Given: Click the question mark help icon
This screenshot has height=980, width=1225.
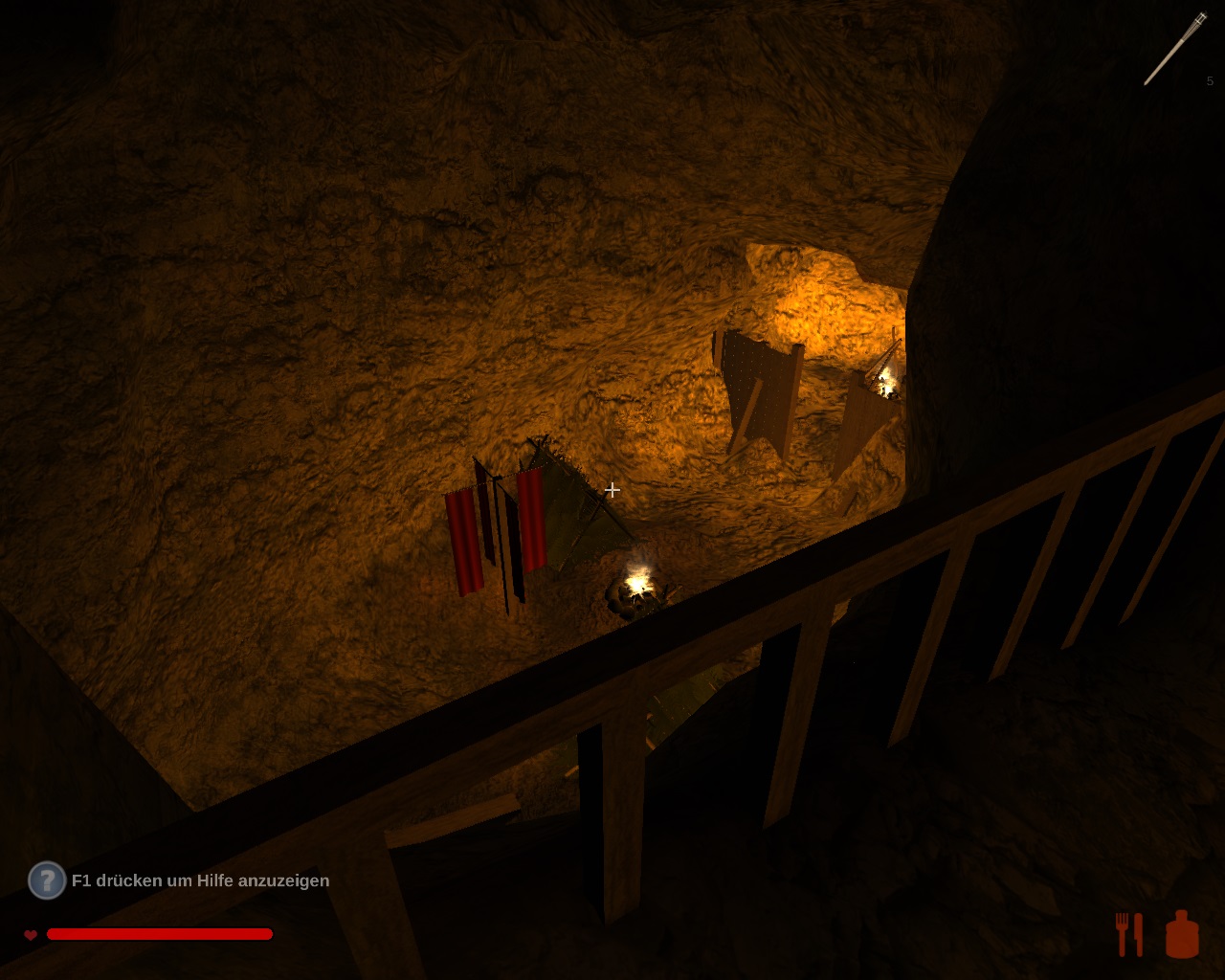Looking at the screenshot, I should [x=46, y=880].
